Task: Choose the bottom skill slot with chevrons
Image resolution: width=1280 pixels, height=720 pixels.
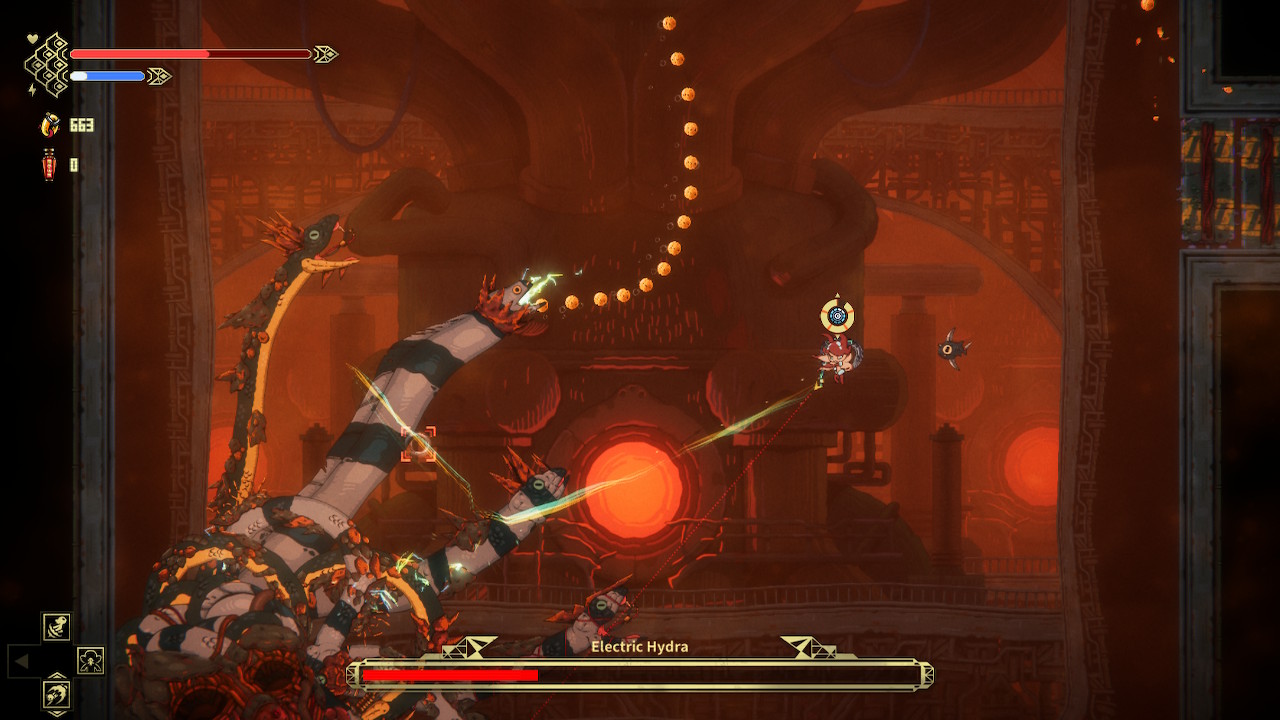Action: pos(56,693)
